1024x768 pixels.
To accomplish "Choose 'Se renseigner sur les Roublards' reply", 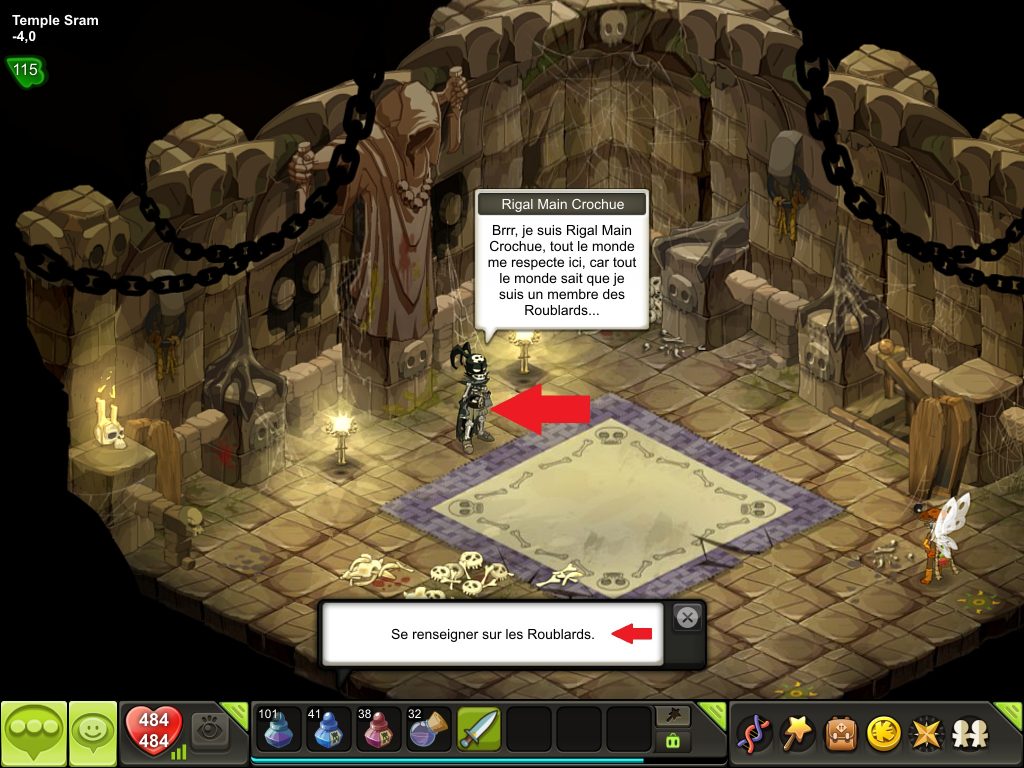I will pyautogui.click(x=492, y=634).
